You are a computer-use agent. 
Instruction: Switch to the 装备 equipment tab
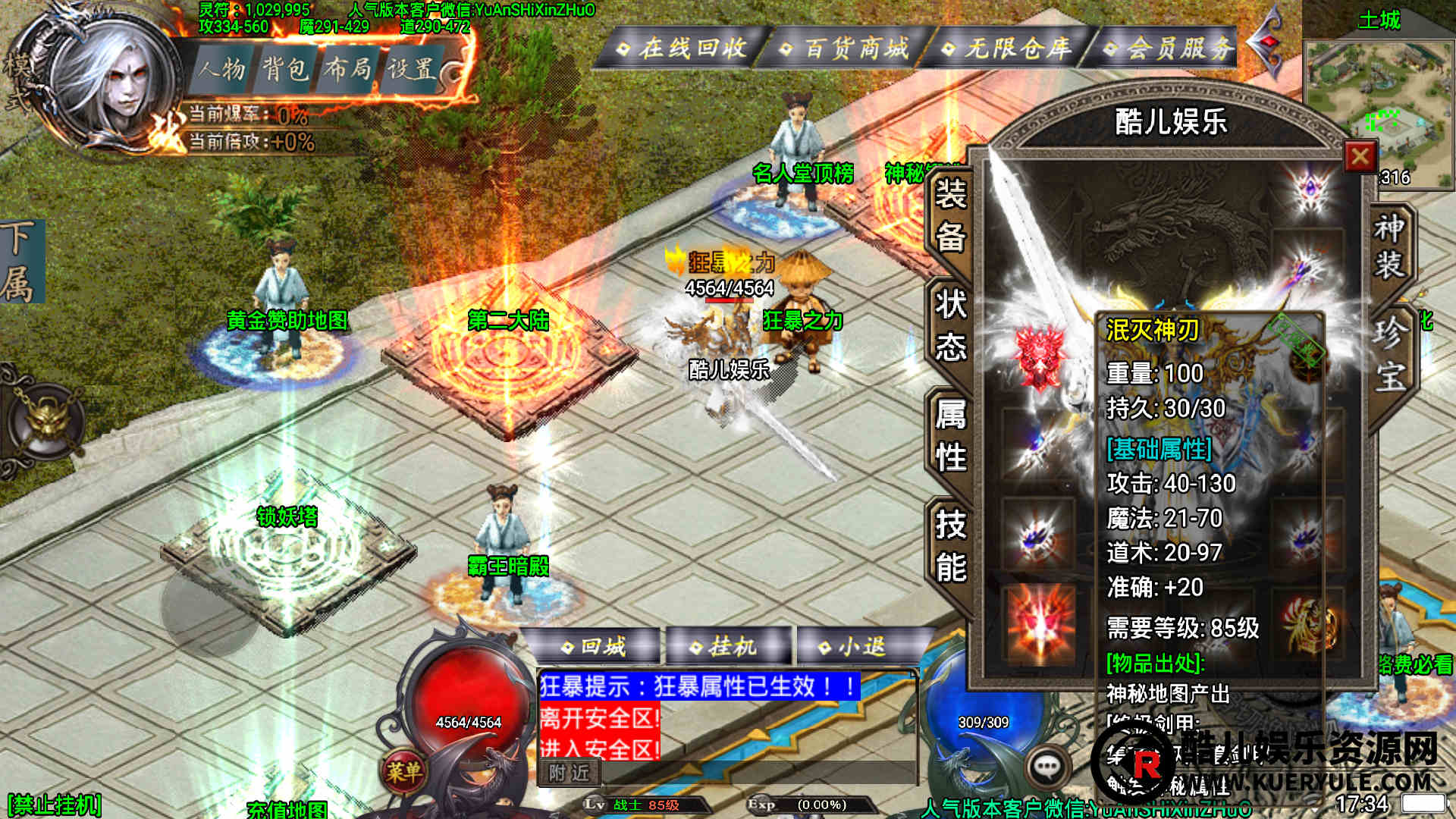tap(950, 216)
